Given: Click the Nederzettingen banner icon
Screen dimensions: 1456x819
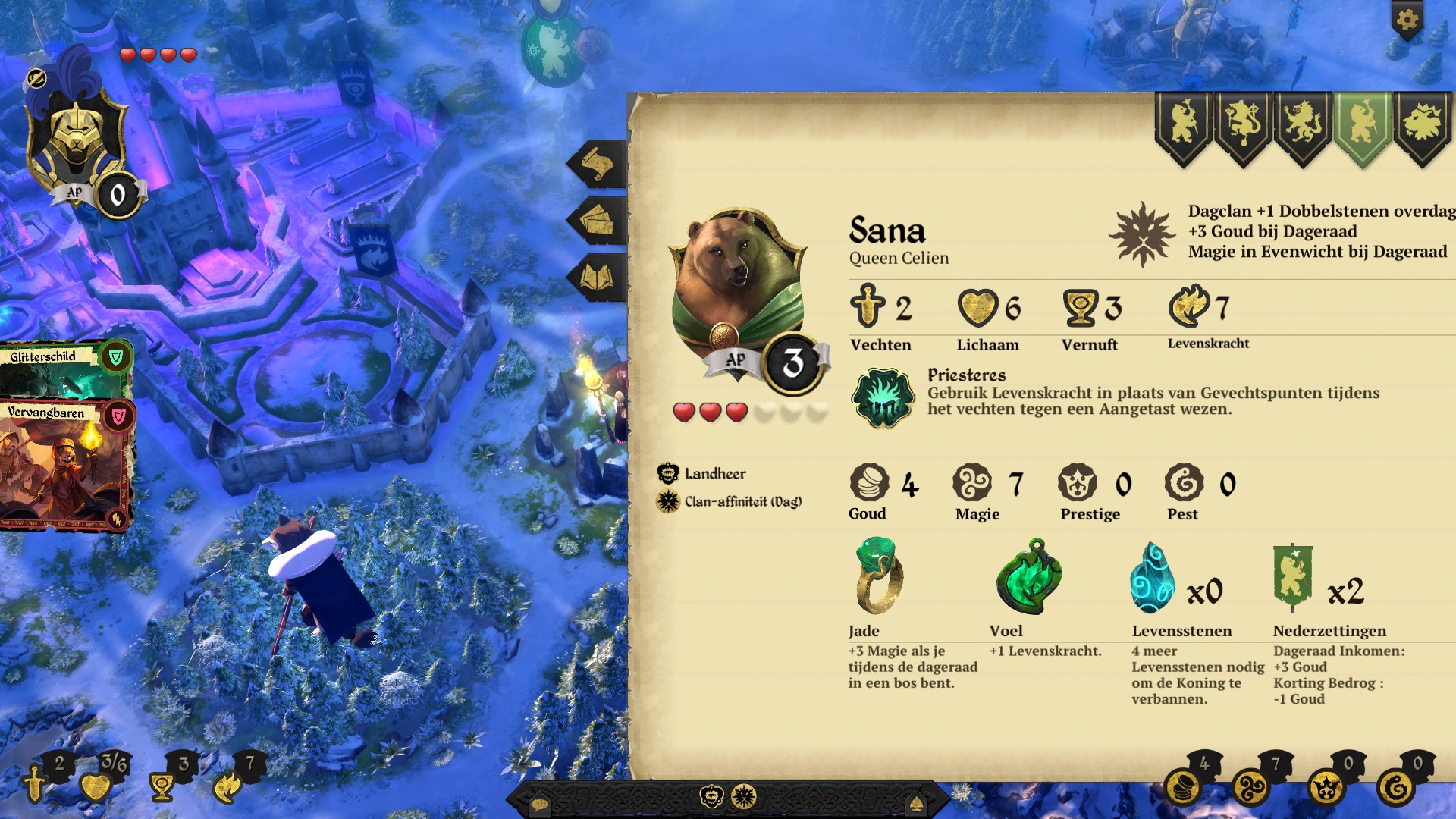Looking at the screenshot, I should (1292, 578).
